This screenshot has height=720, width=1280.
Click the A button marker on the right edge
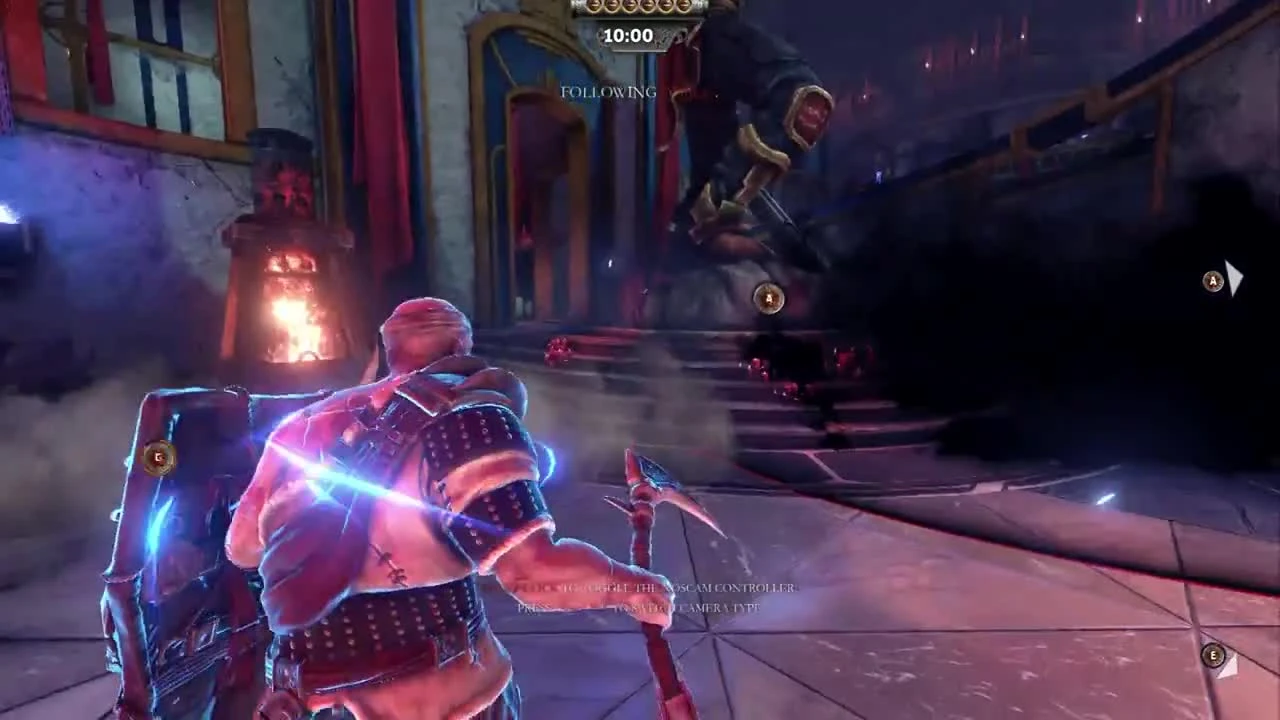point(1213,282)
